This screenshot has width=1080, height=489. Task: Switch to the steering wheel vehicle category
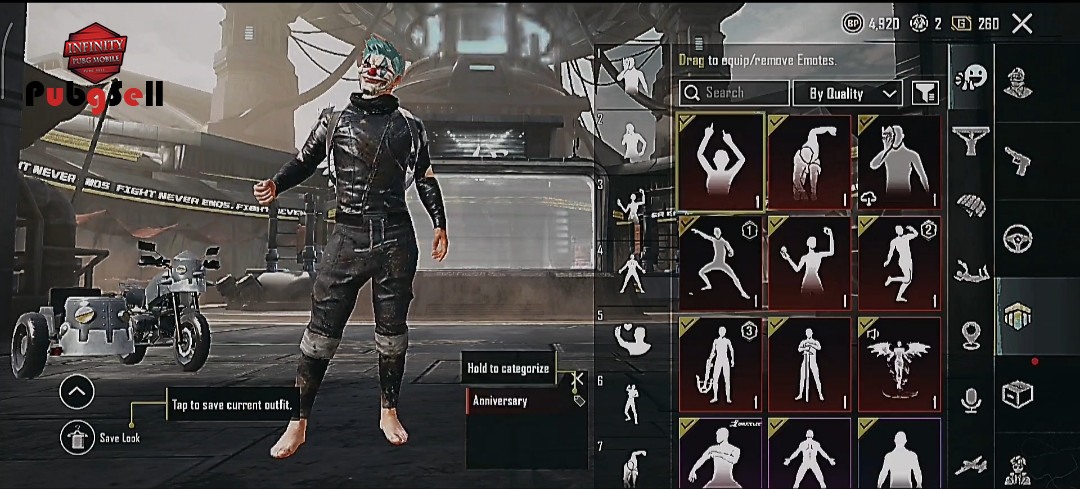pos(1018,238)
